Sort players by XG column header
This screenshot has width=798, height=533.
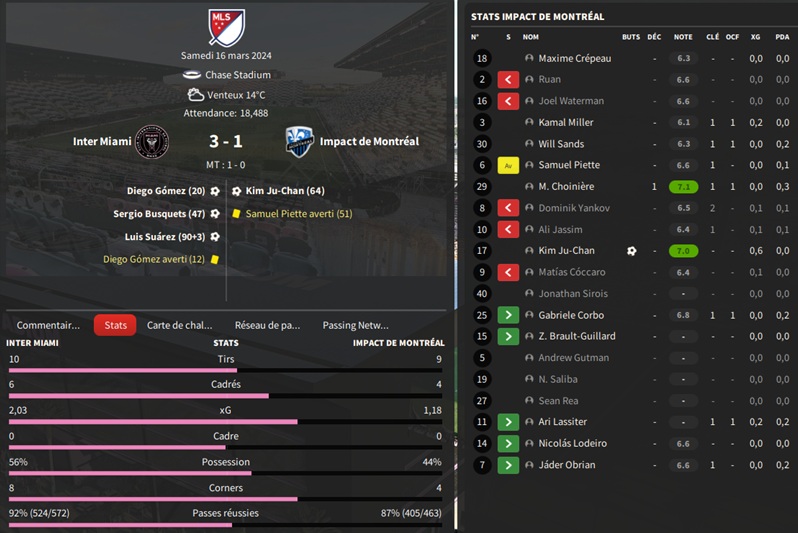point(756,37)
